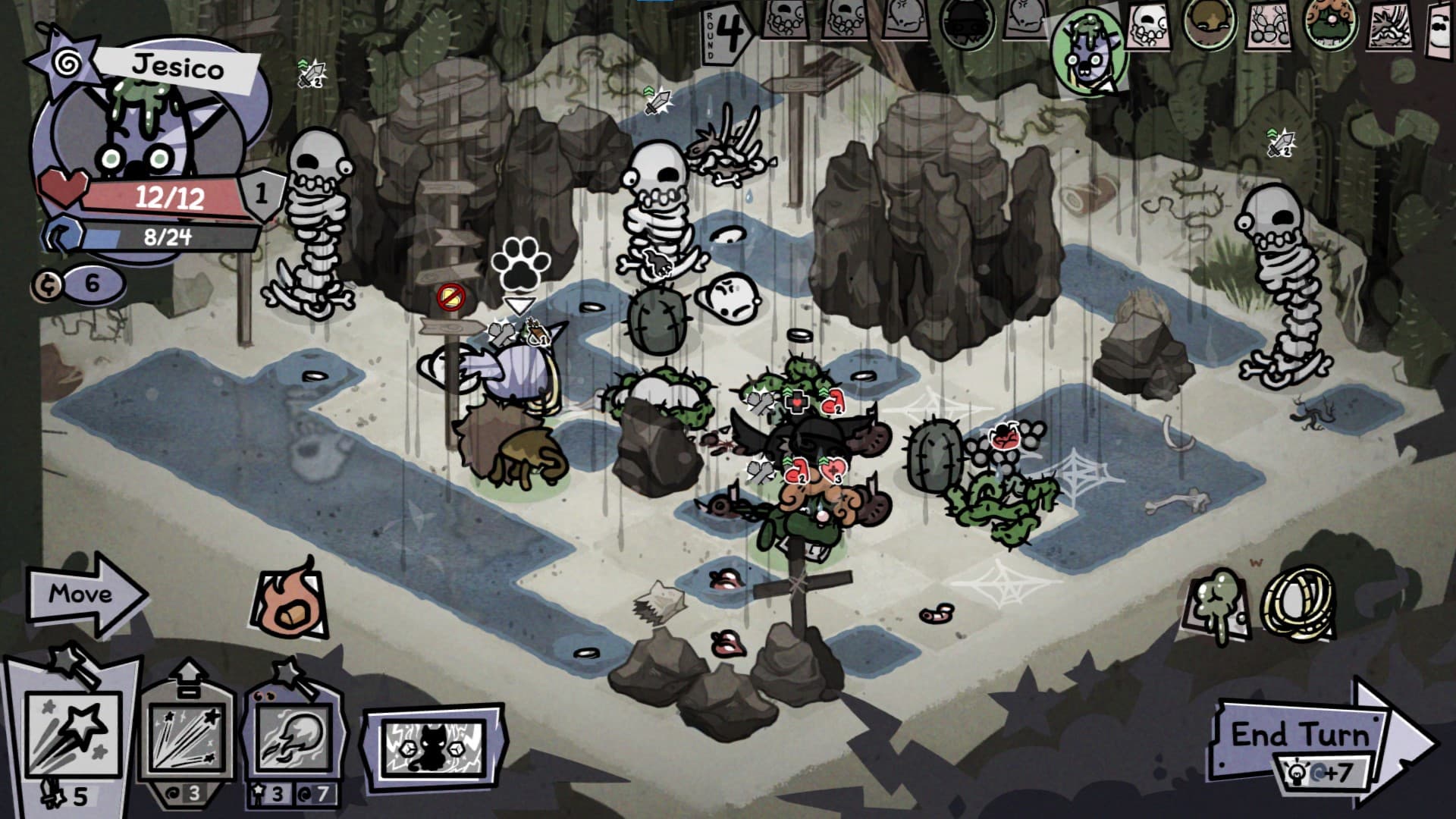Click the red no-entry sign on the signpost

click(x=452, y=300)
